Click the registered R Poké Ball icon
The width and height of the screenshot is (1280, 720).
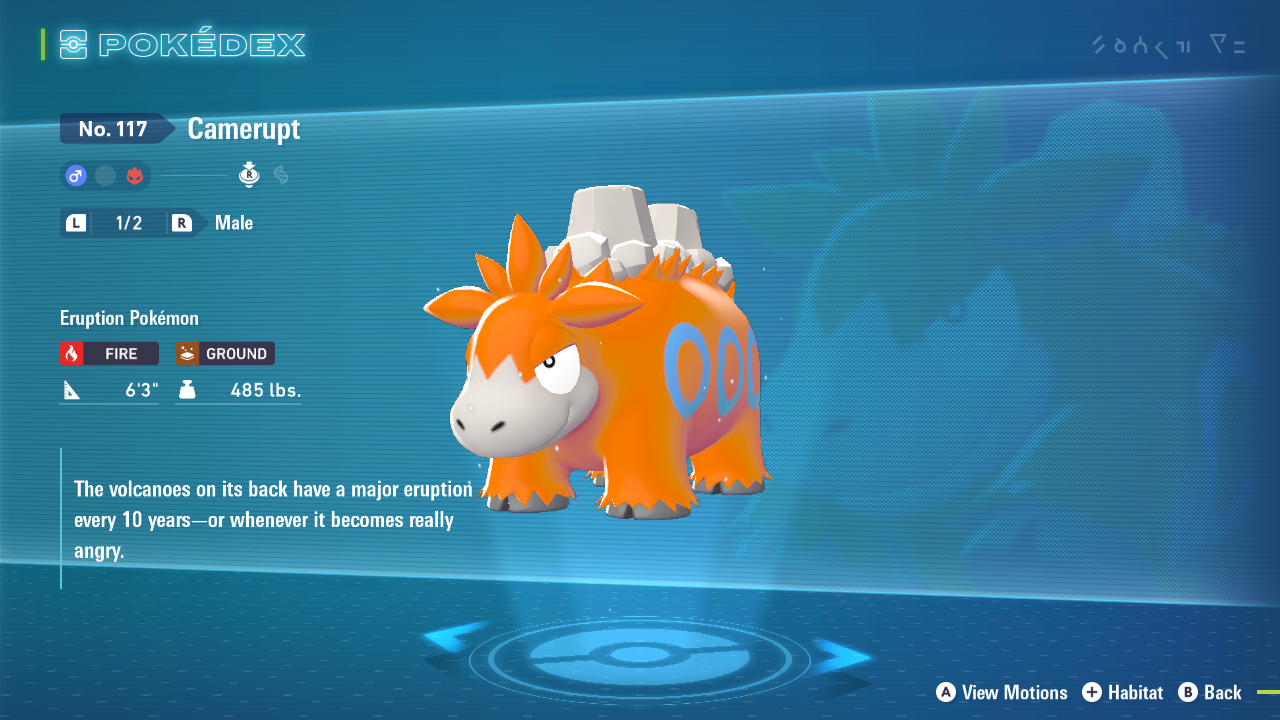248,174
